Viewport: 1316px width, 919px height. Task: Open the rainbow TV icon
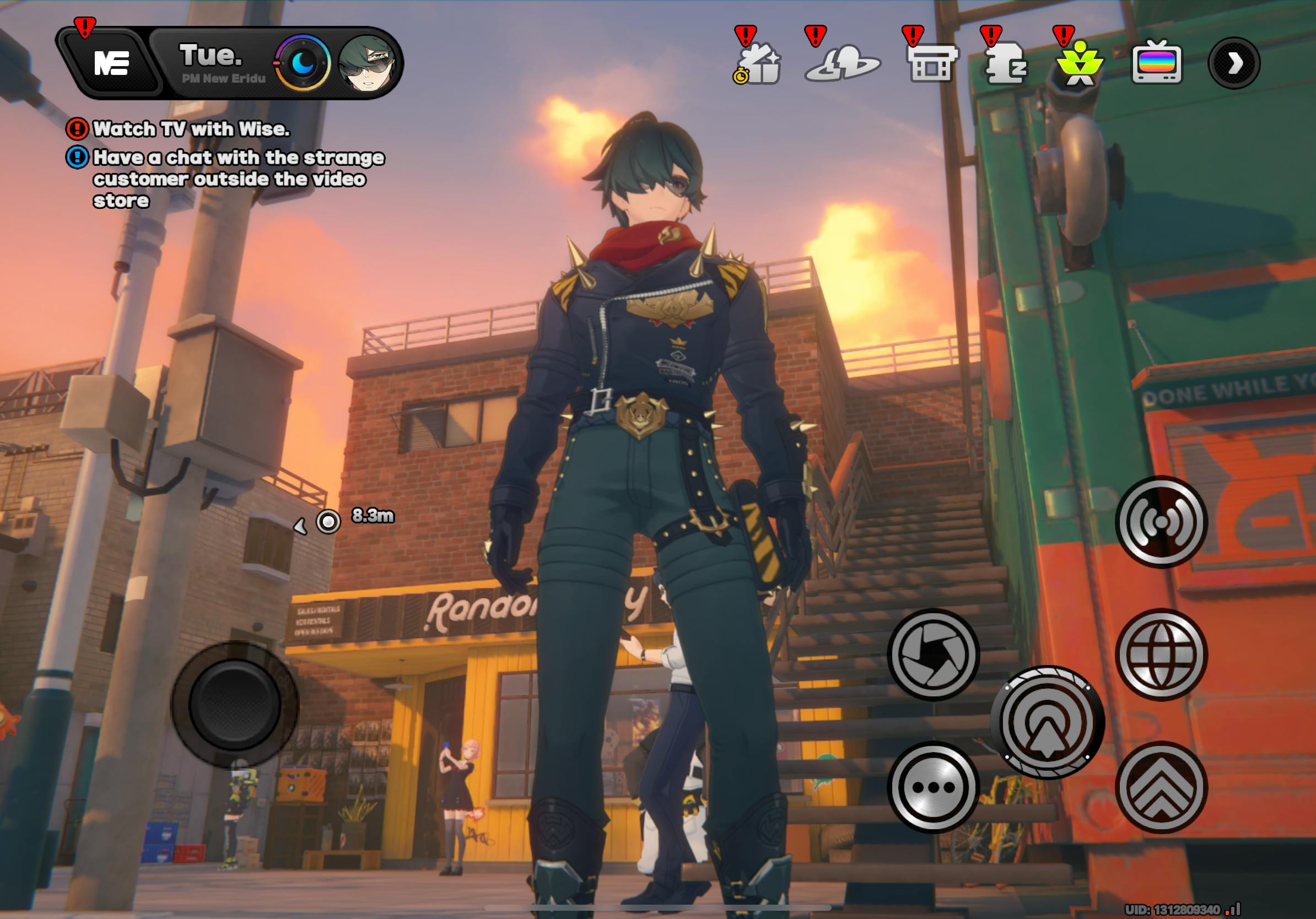click(x=1157, y=63)
